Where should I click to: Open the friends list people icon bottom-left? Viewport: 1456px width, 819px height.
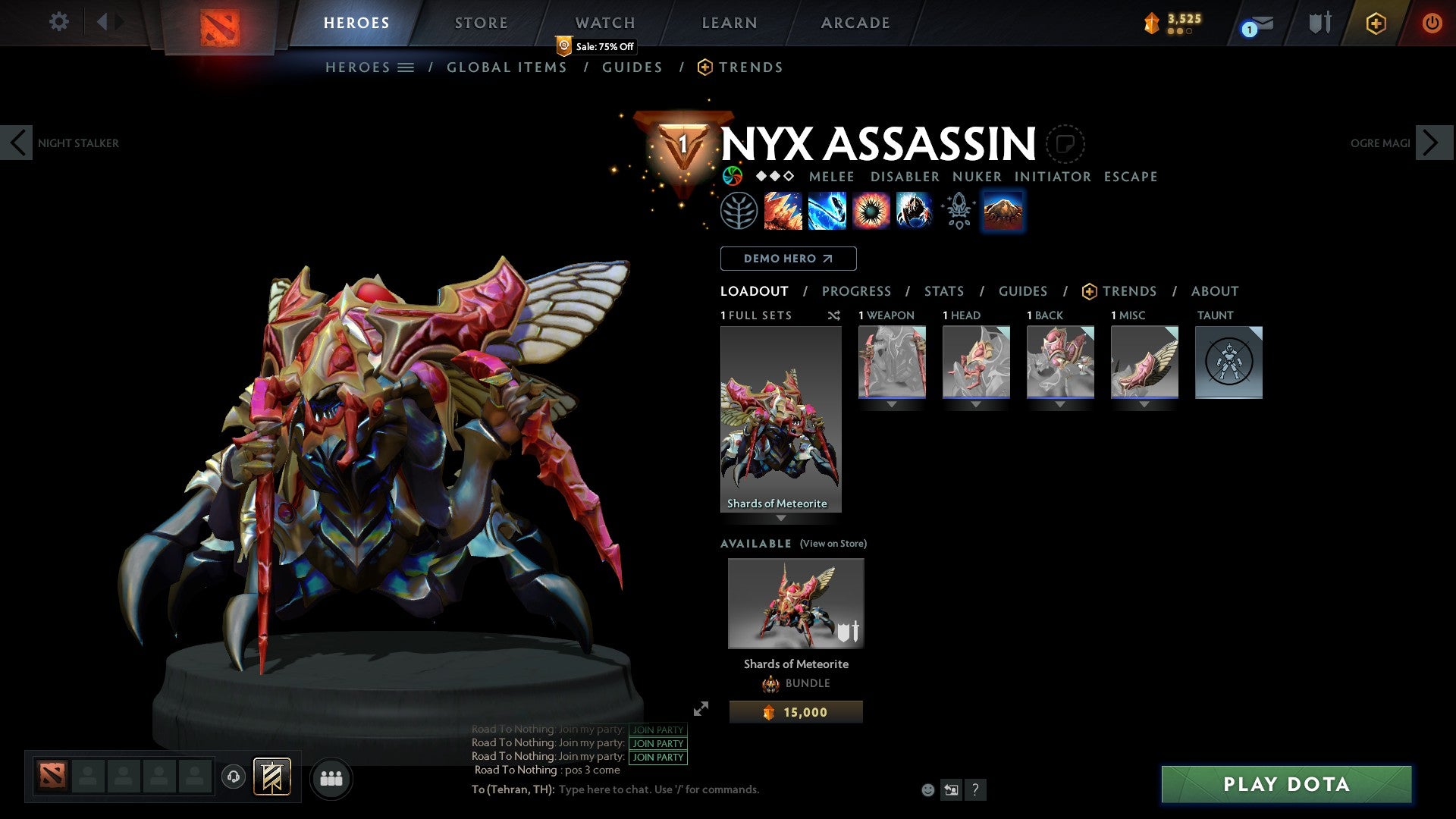tap(331, 778)
